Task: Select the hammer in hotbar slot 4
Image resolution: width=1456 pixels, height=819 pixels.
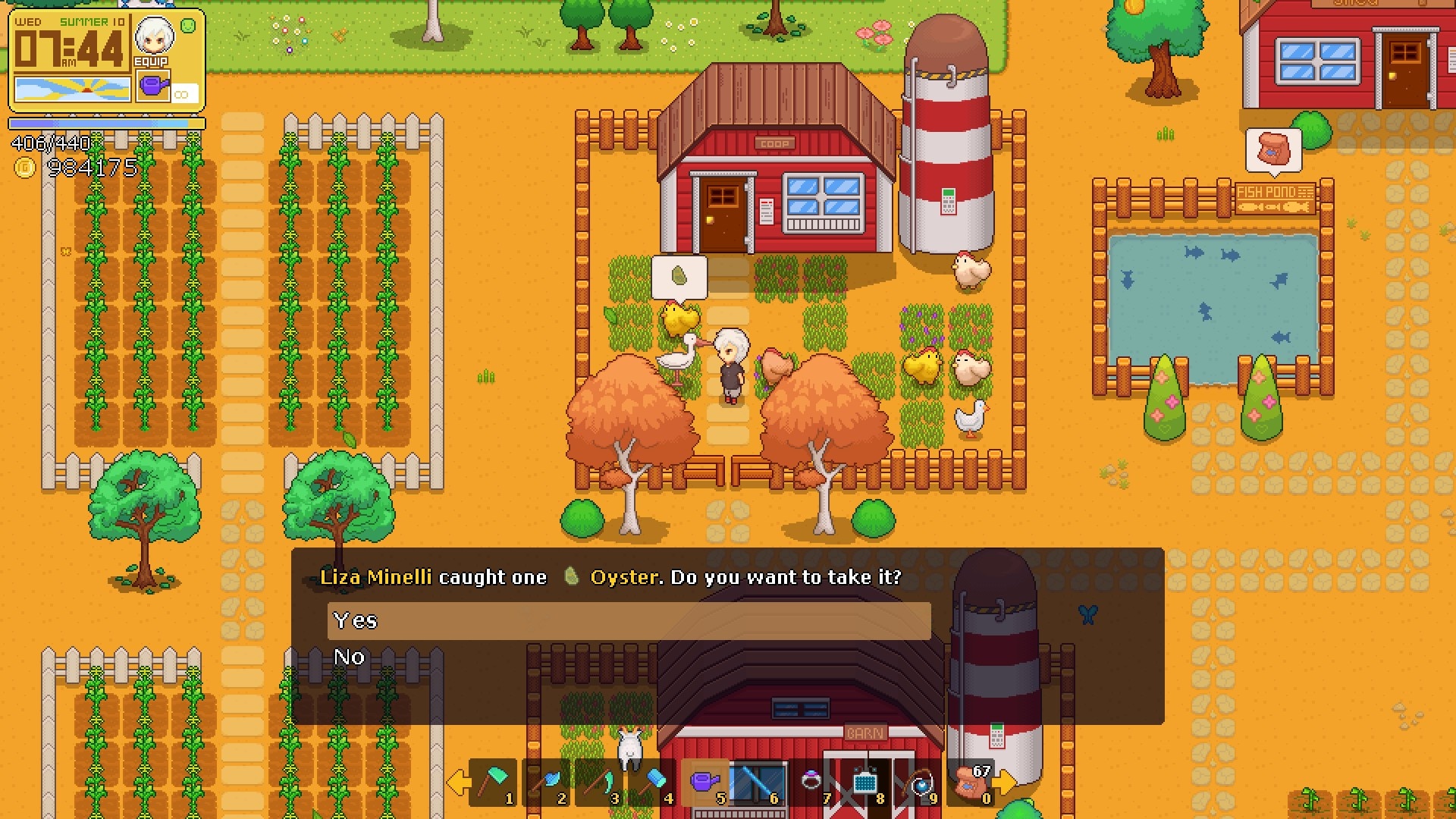Action: click(x=653, y=782)
